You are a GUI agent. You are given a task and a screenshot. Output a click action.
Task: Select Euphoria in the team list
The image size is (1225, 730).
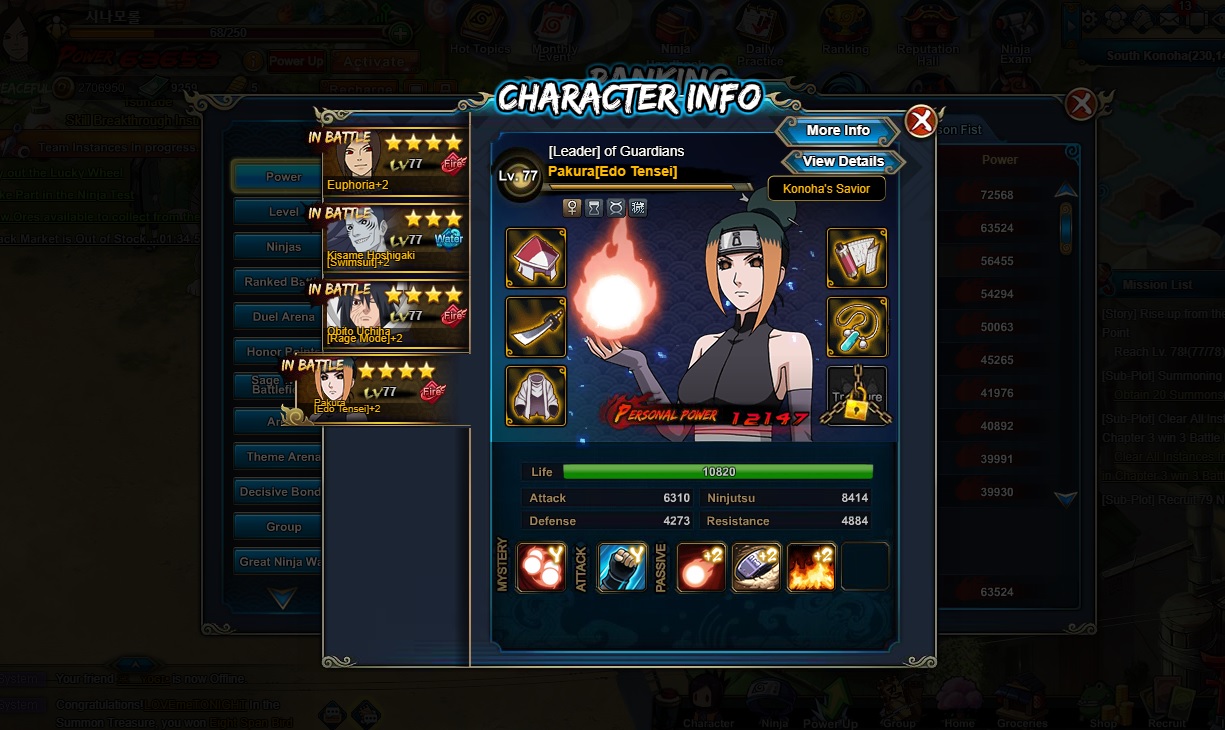click(x=396, y=159)
